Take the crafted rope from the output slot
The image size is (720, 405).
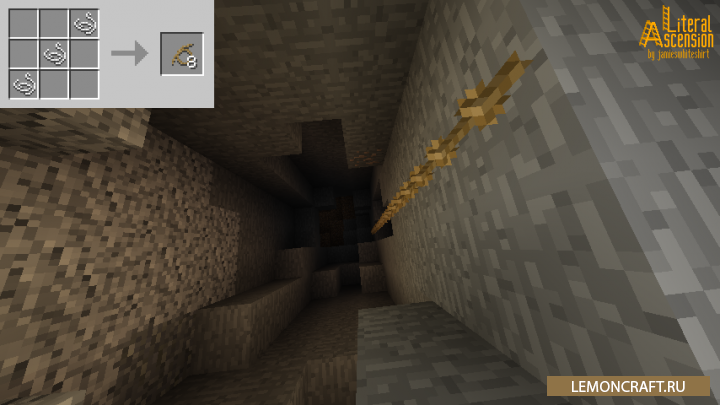click(181, 54)
